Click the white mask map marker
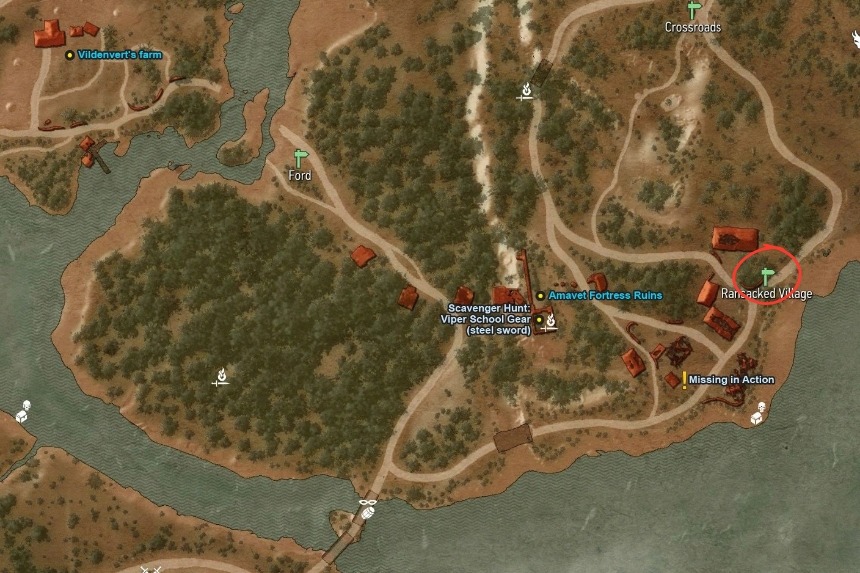The image size is (860, 573). tap(368, 501)
